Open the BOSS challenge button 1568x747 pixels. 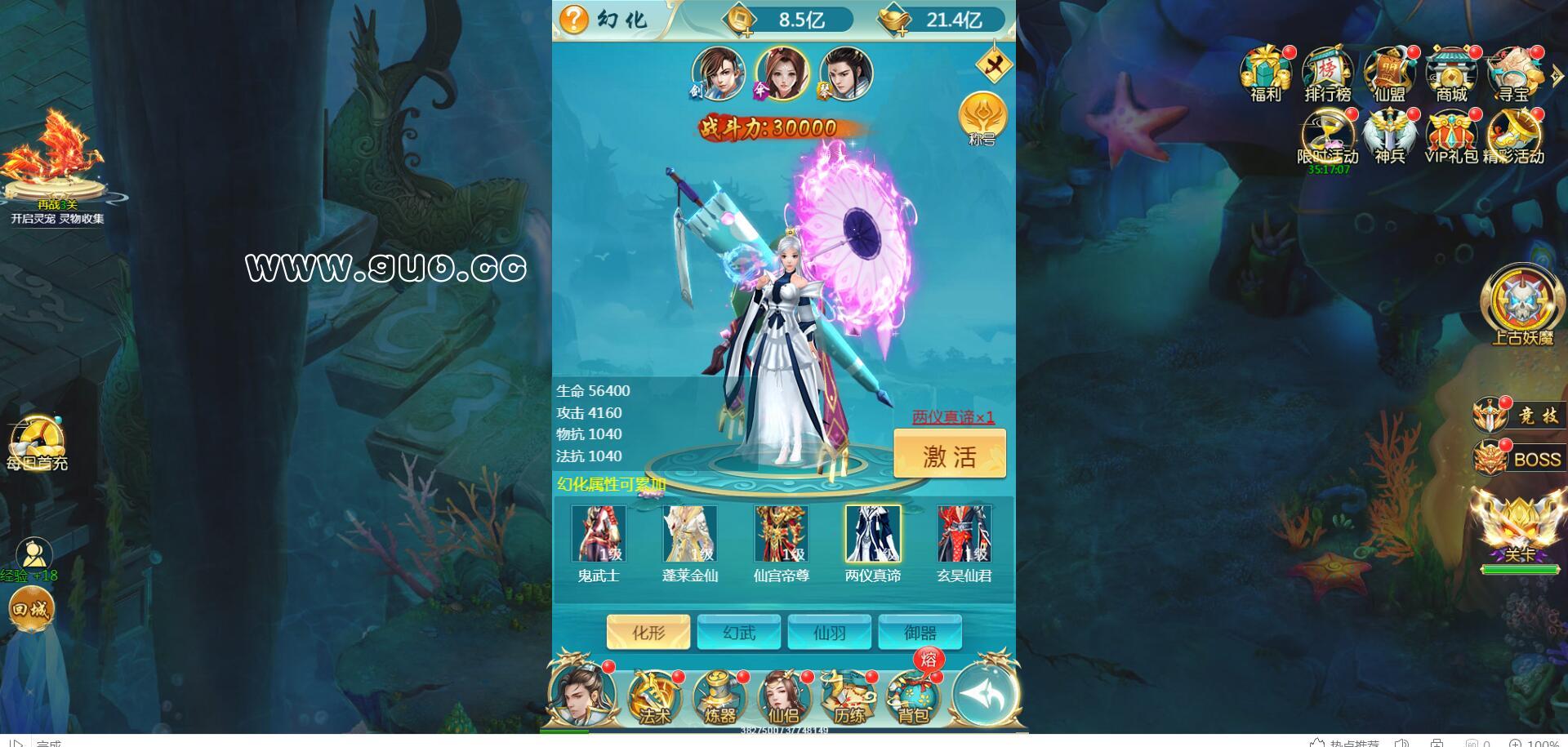click(x=1523, y=459)
